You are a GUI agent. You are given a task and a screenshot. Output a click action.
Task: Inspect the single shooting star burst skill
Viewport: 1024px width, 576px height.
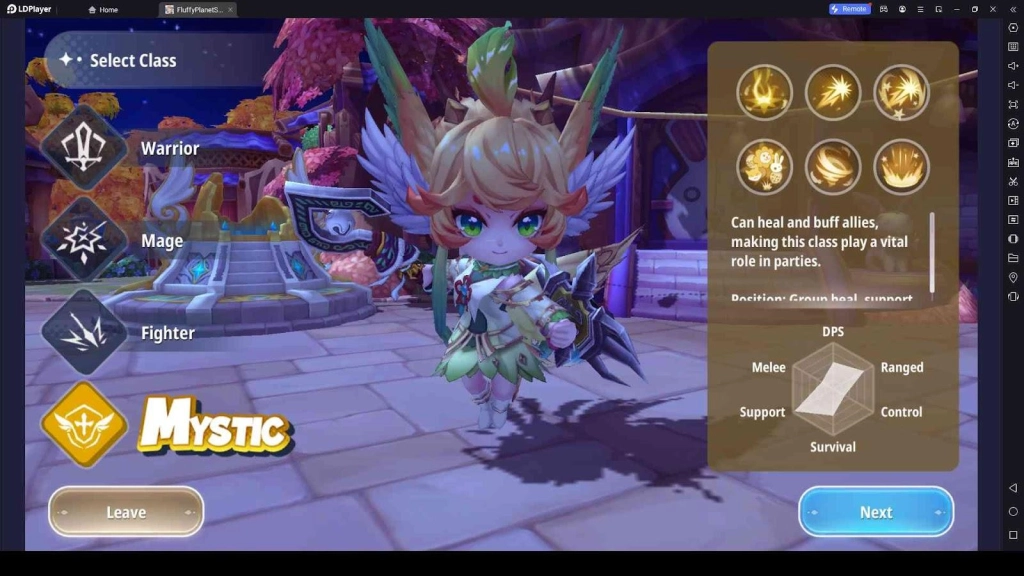[833, 92]
